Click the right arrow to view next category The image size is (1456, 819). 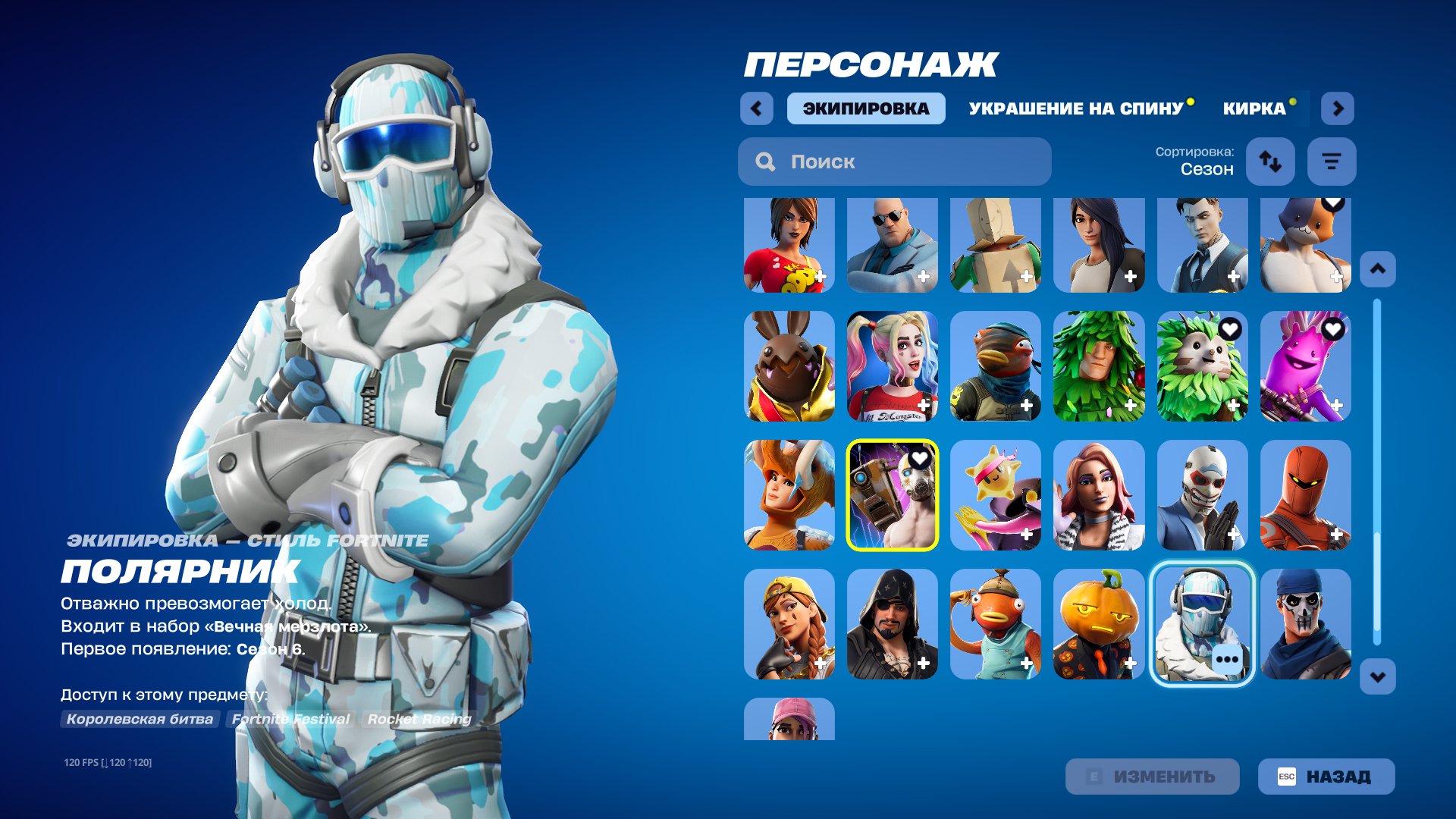(1338, 108)
